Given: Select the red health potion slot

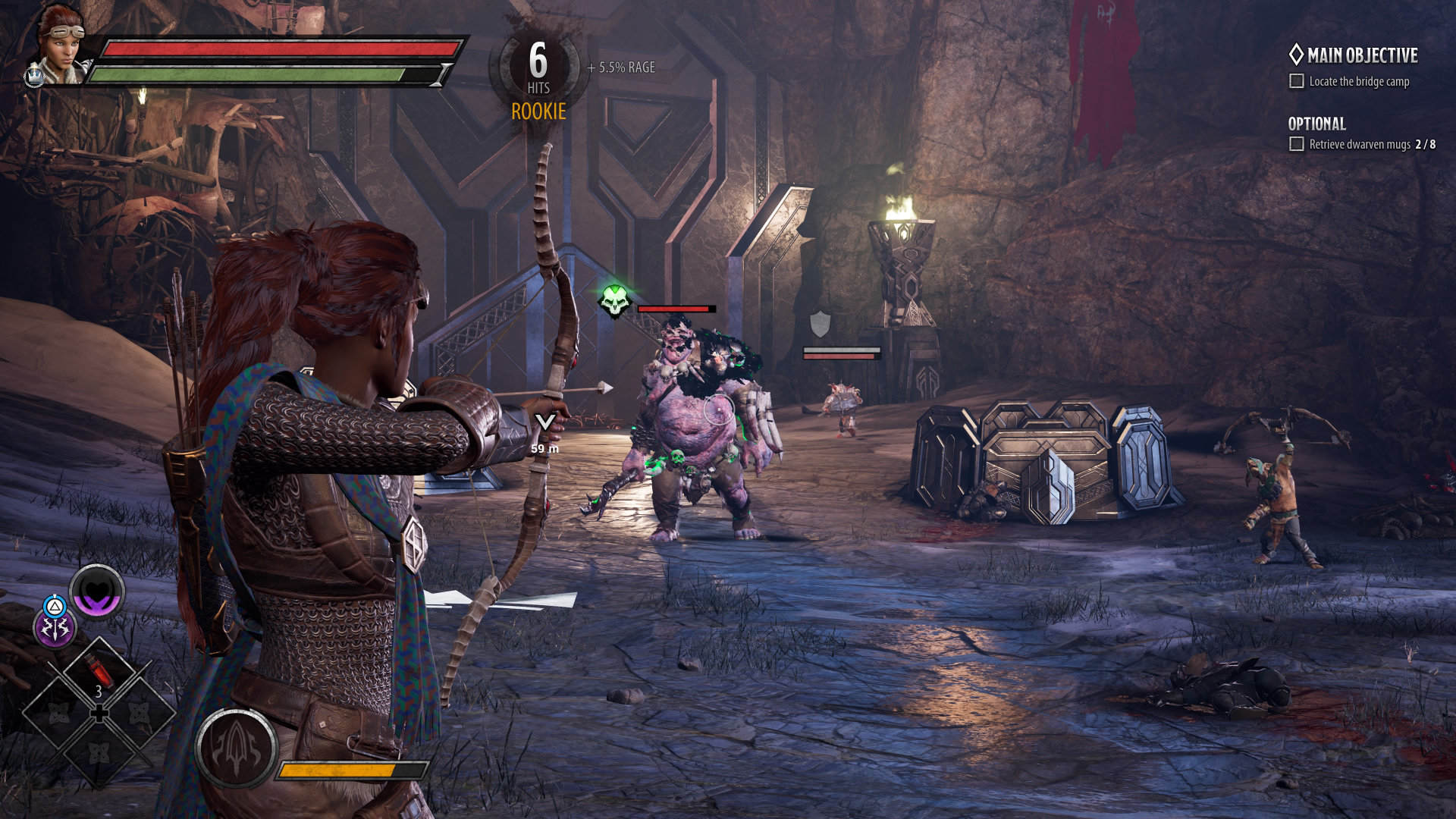Looking at the screenshot, I should [x=99, y=670].
